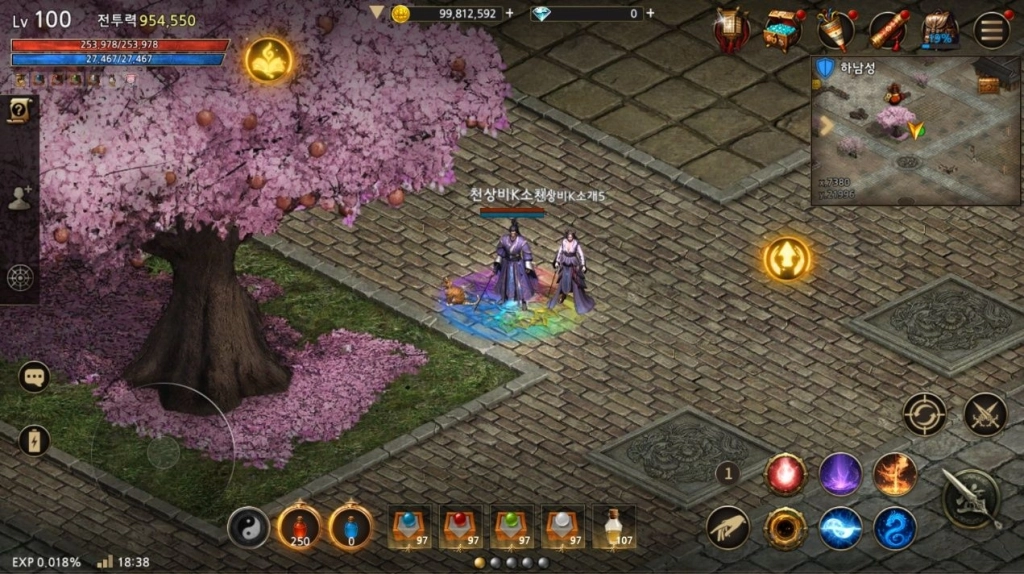
Task: Open the hamburger main menu
Action: click(x=991, y=30)
